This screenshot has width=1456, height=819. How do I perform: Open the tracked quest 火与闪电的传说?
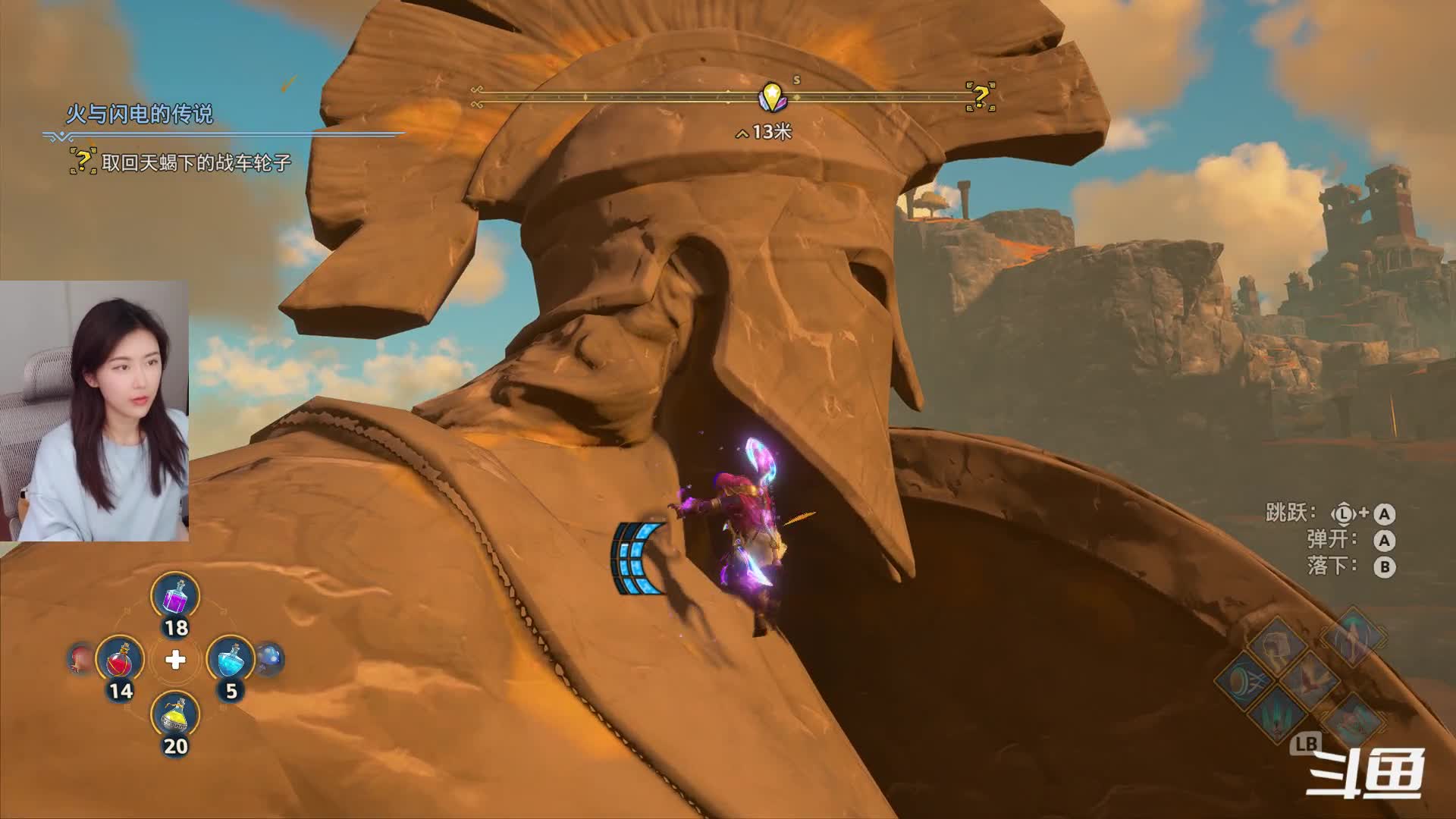(140, 115)
